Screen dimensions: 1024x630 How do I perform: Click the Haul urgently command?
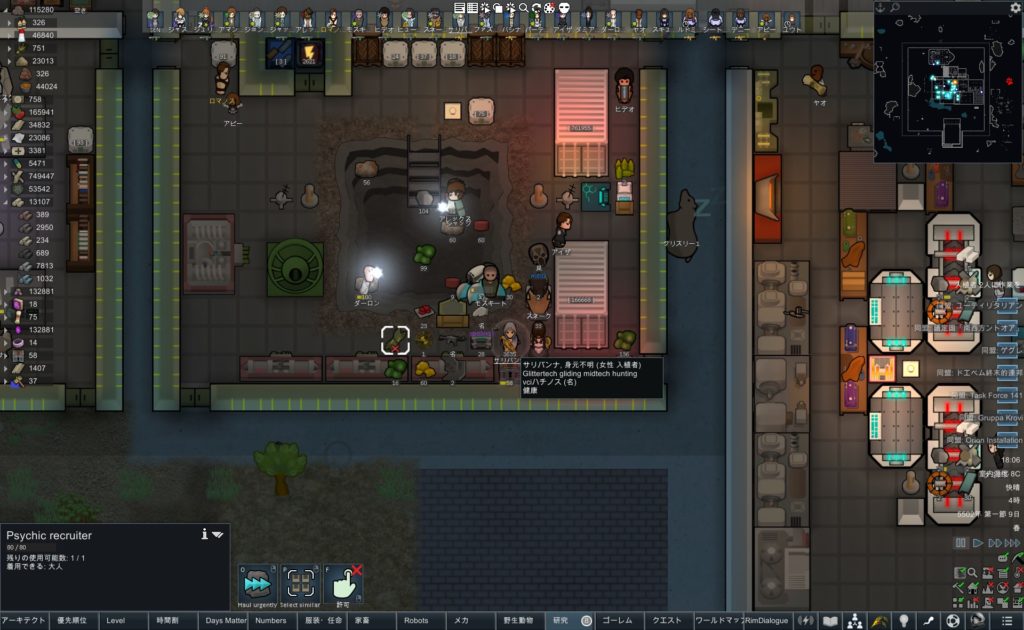coord(257,583)
